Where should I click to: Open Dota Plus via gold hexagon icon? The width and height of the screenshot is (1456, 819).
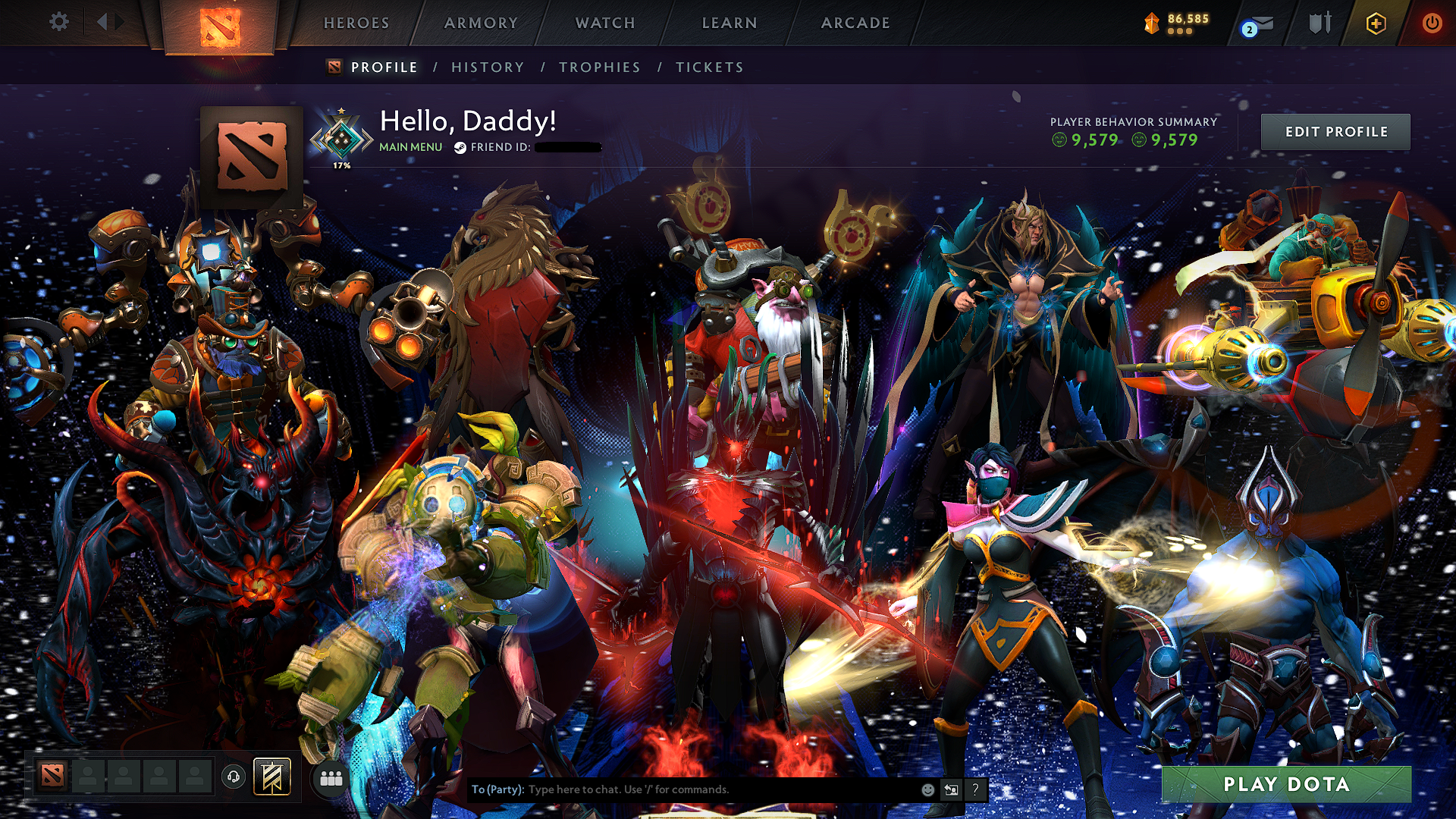pos(1378,23)
